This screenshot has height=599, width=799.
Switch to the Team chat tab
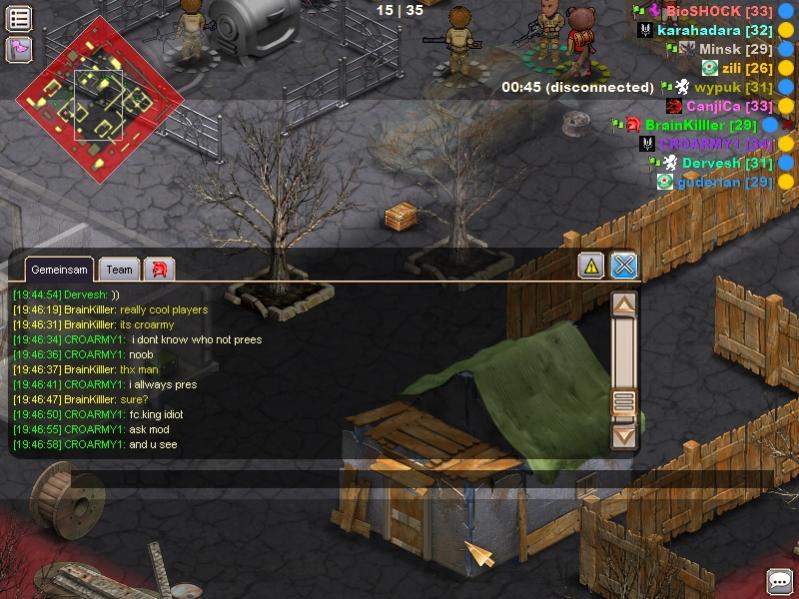click(119, 269)
